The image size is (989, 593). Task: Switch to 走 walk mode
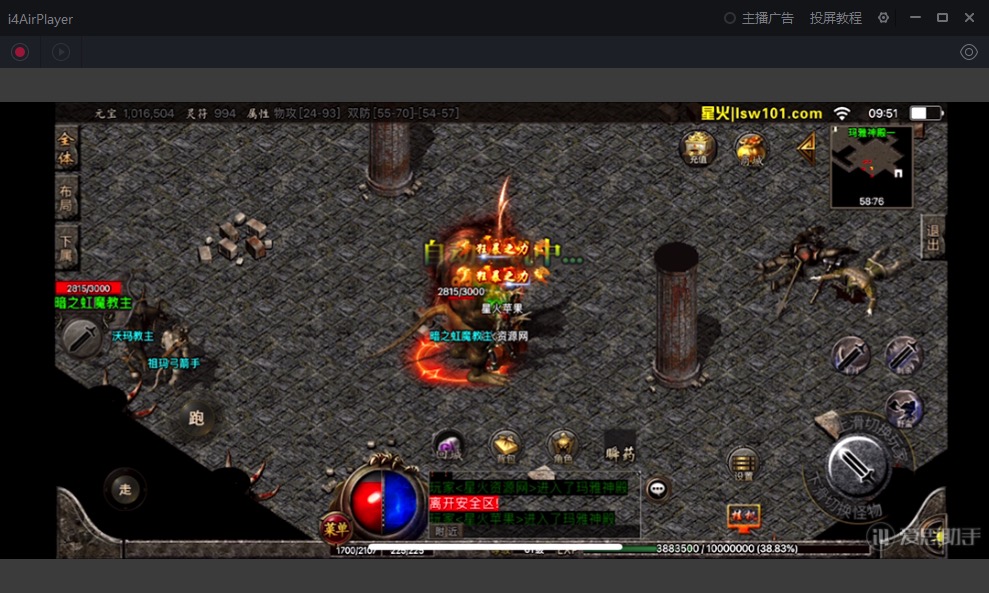[x=125, y=489]
